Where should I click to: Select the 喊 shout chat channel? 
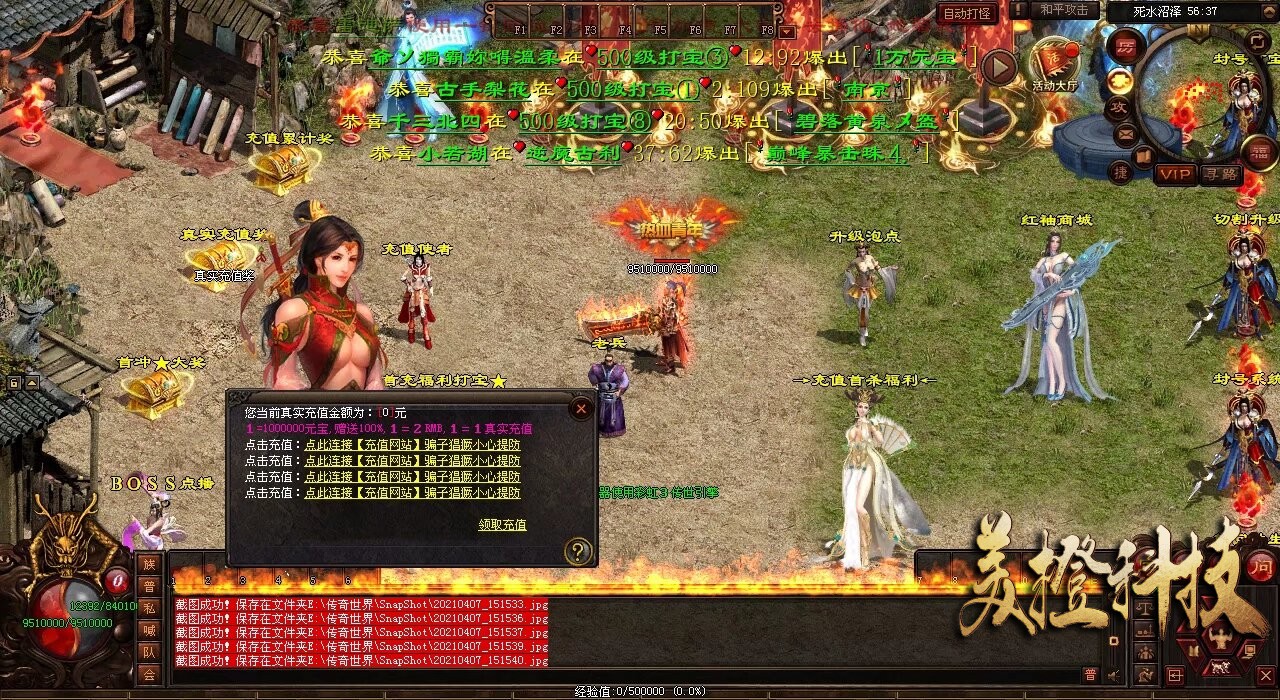point(149,630)
